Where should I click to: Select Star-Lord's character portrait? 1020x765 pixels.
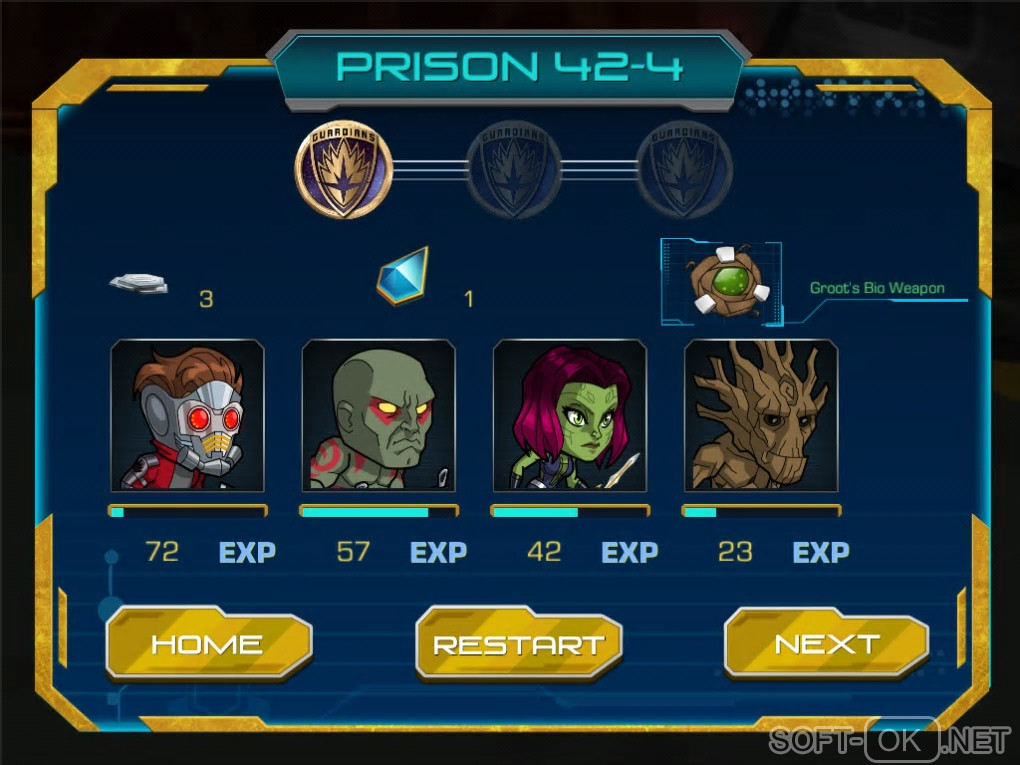187,416
